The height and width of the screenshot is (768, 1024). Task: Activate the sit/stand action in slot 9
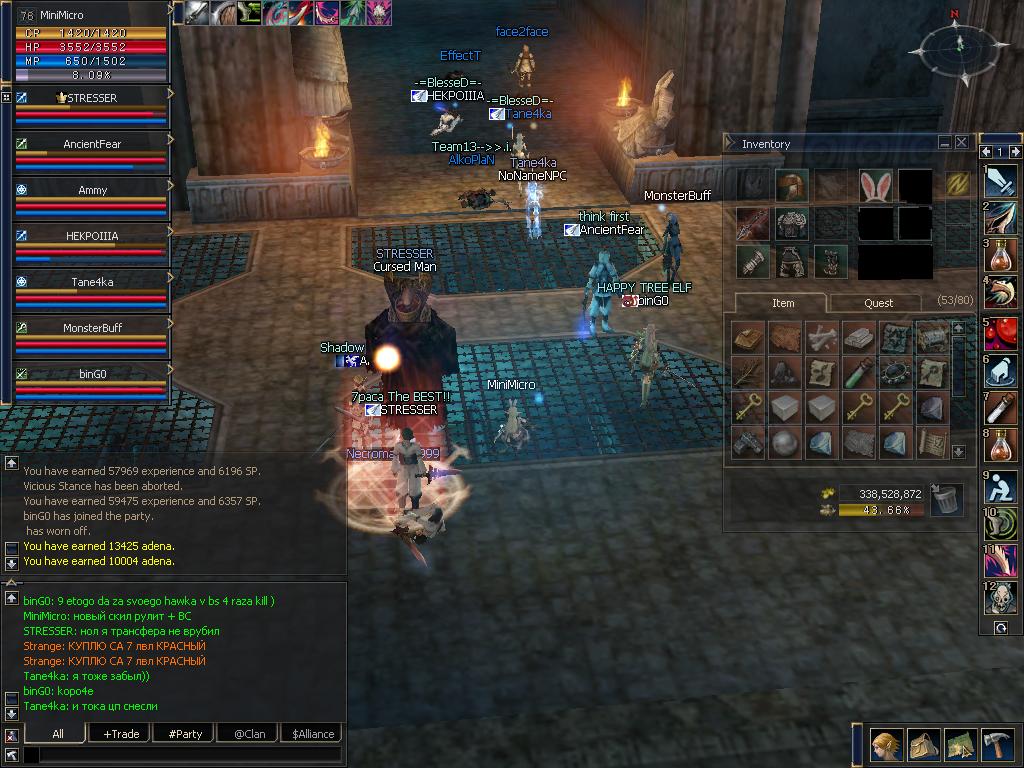click(x=1001, y=487)
